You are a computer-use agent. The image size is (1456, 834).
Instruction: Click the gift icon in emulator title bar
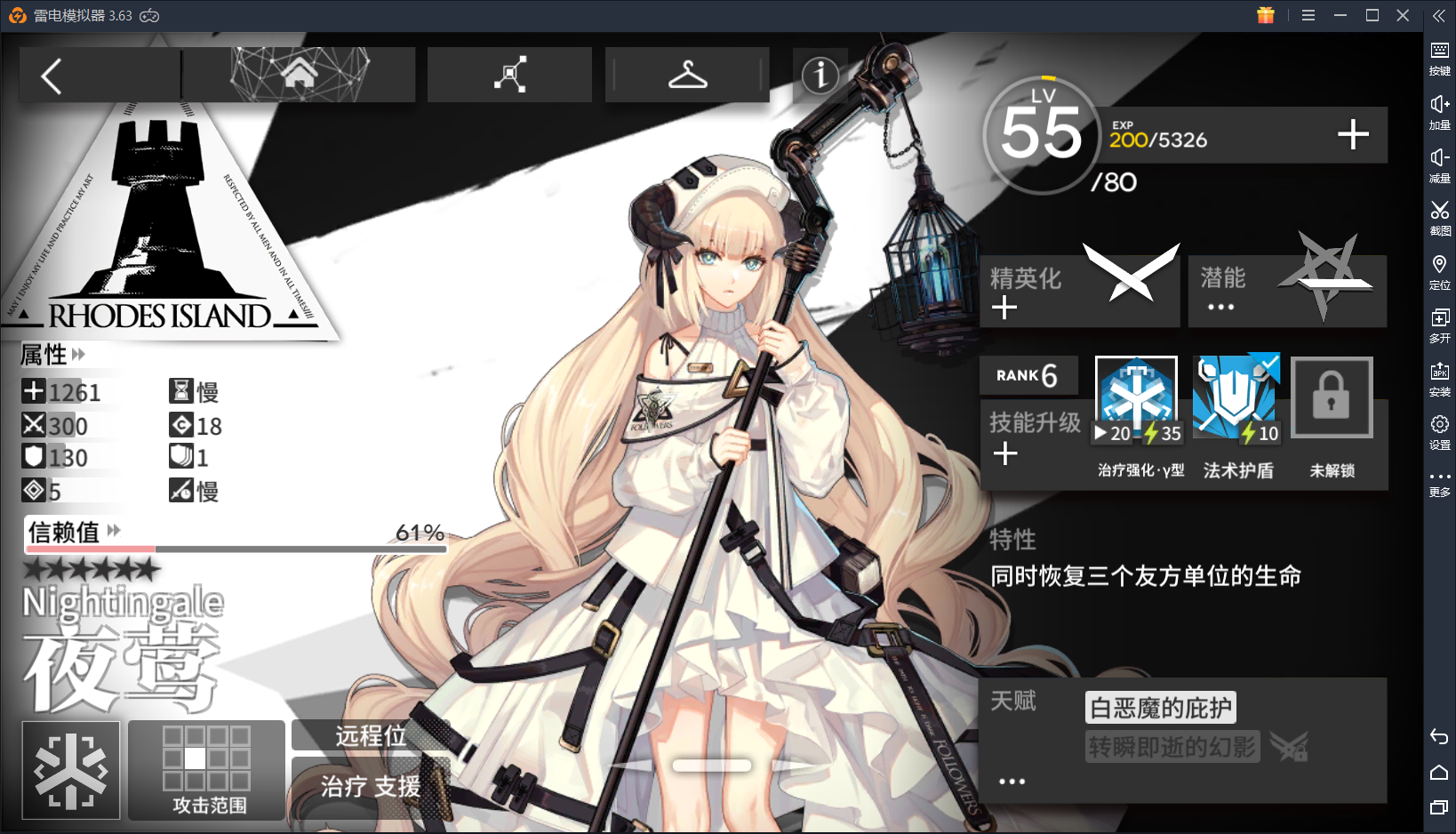point(1266,15)
